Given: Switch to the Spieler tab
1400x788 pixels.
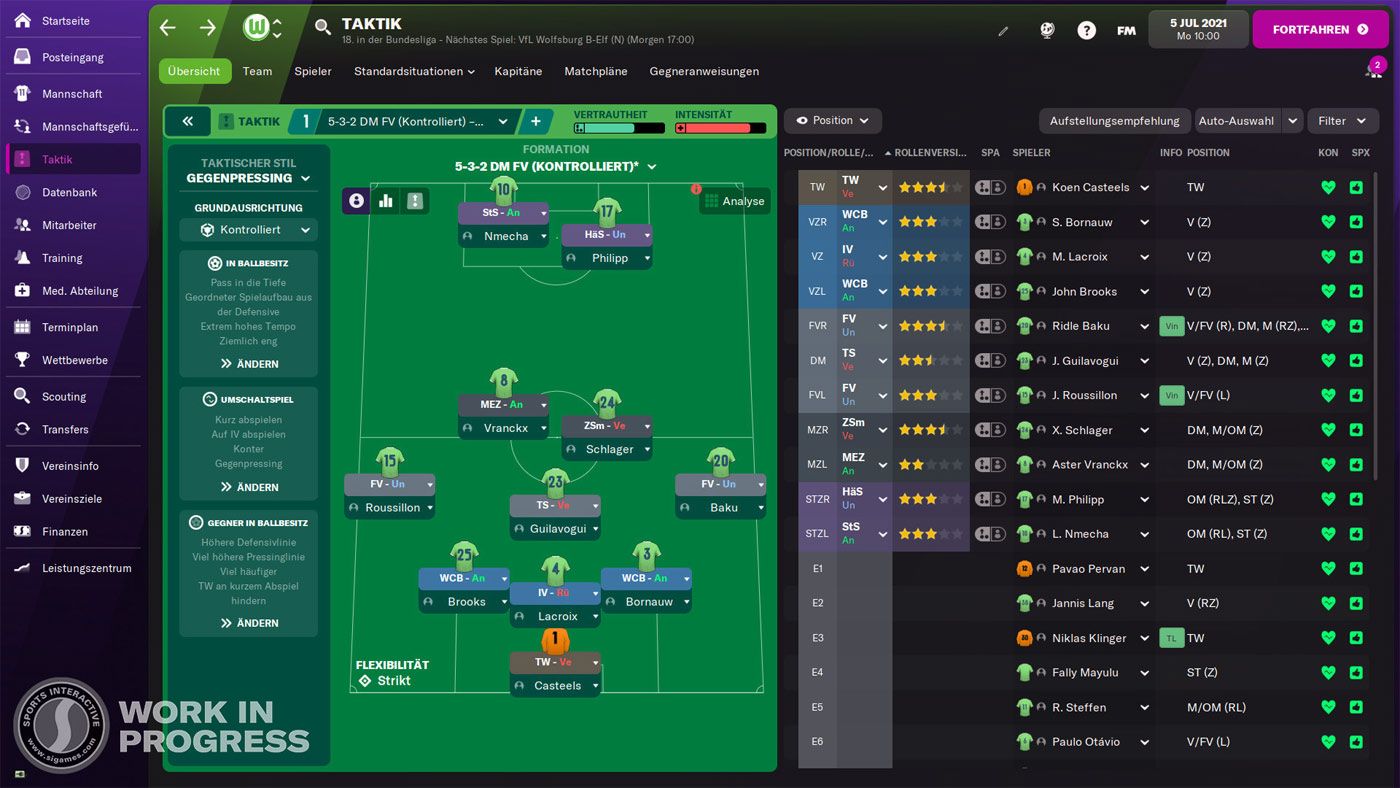Looking at the screenshot, I should pyautogui.click(x=313, y=71).
